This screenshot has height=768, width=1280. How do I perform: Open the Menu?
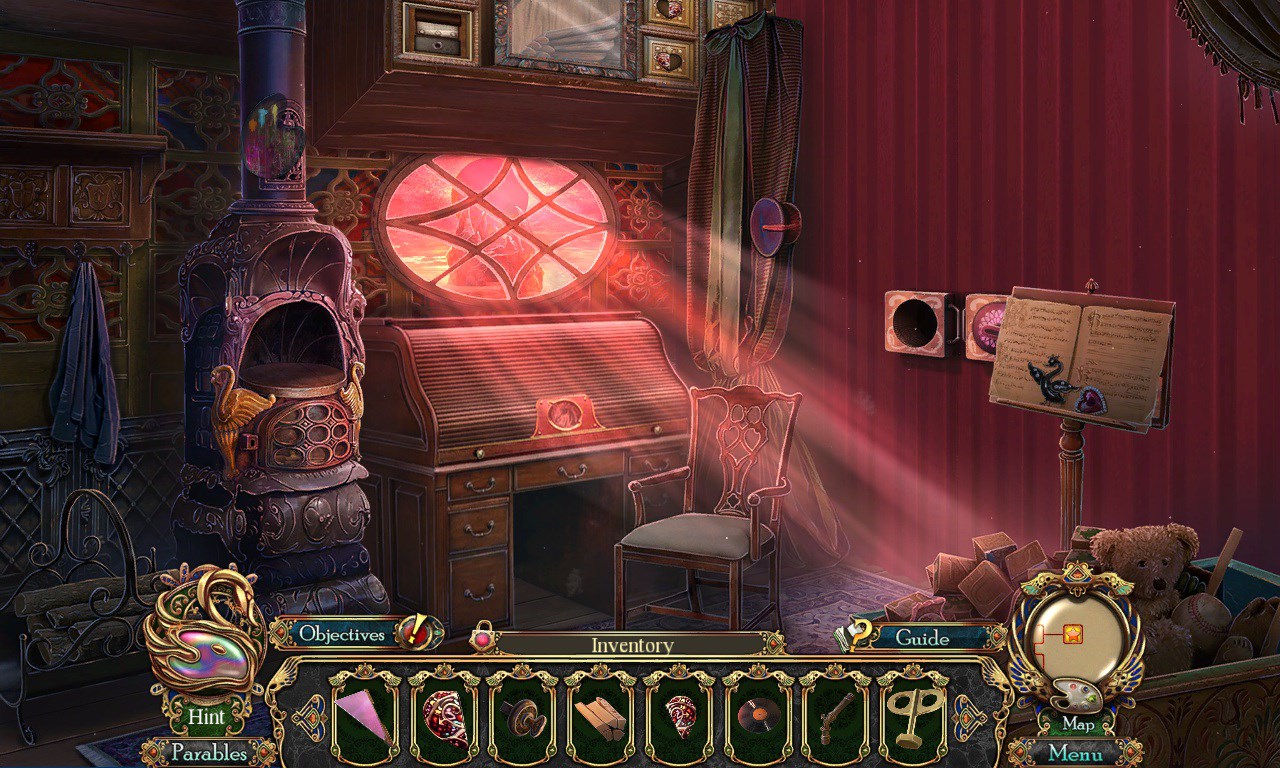click(x=1075, y=753)
